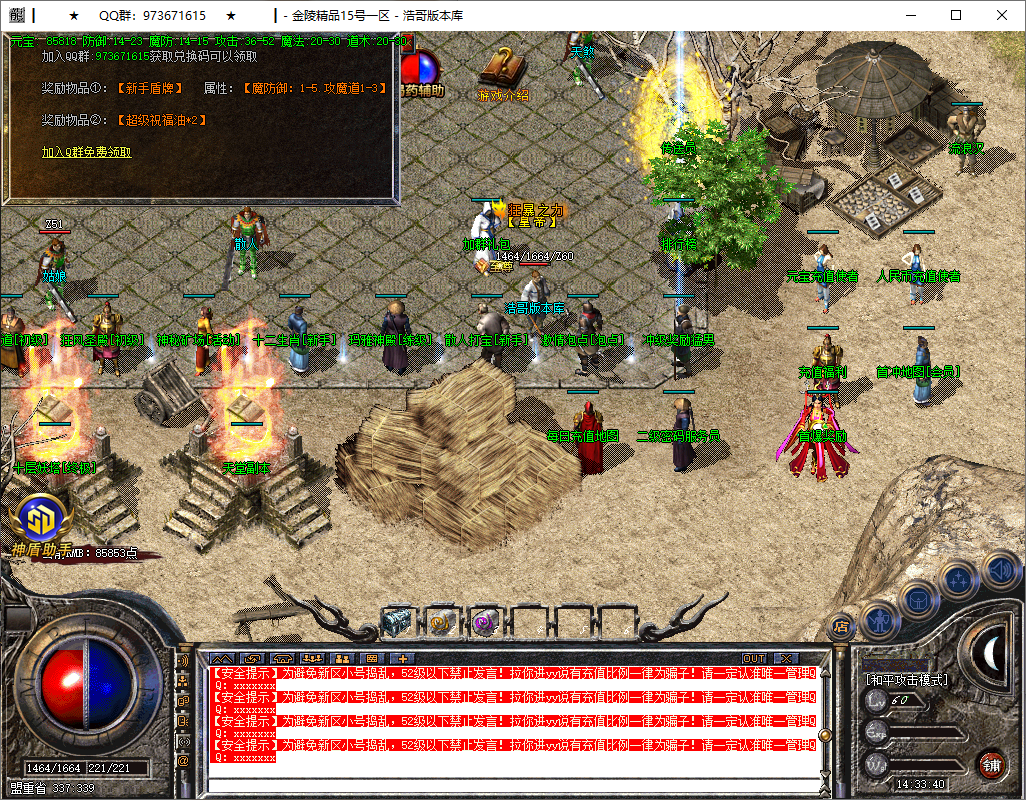This screenshot has width=1026, height=800.
Task: Click the OUT button above chat
Action: click(x=754, y=658)
